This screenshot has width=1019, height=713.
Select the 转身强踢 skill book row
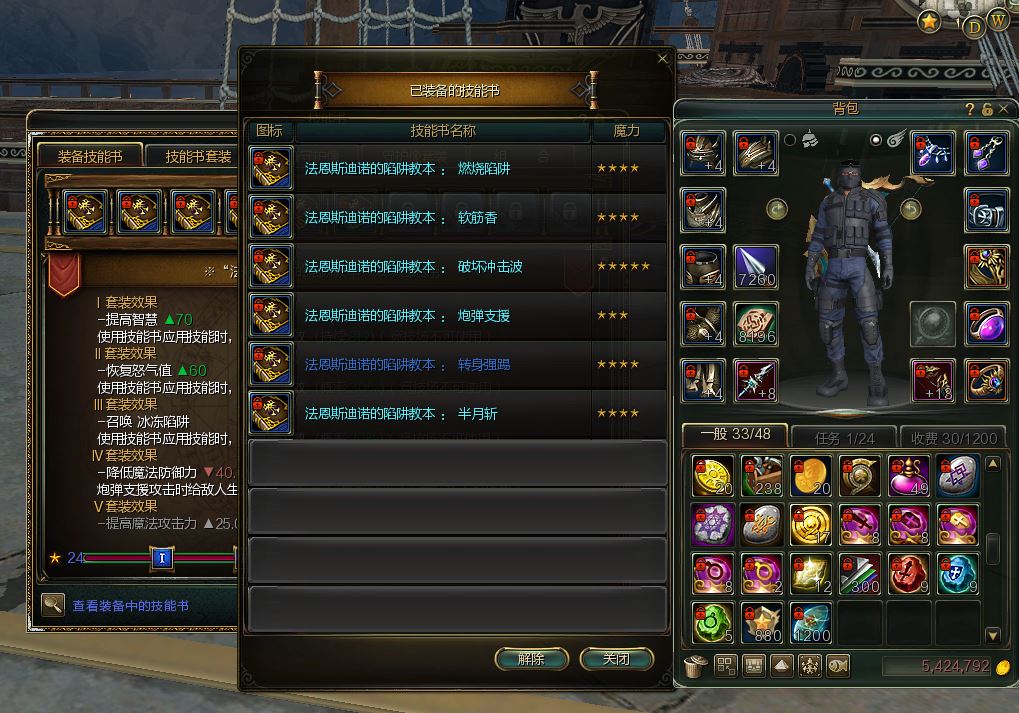(x=456, y=365)
